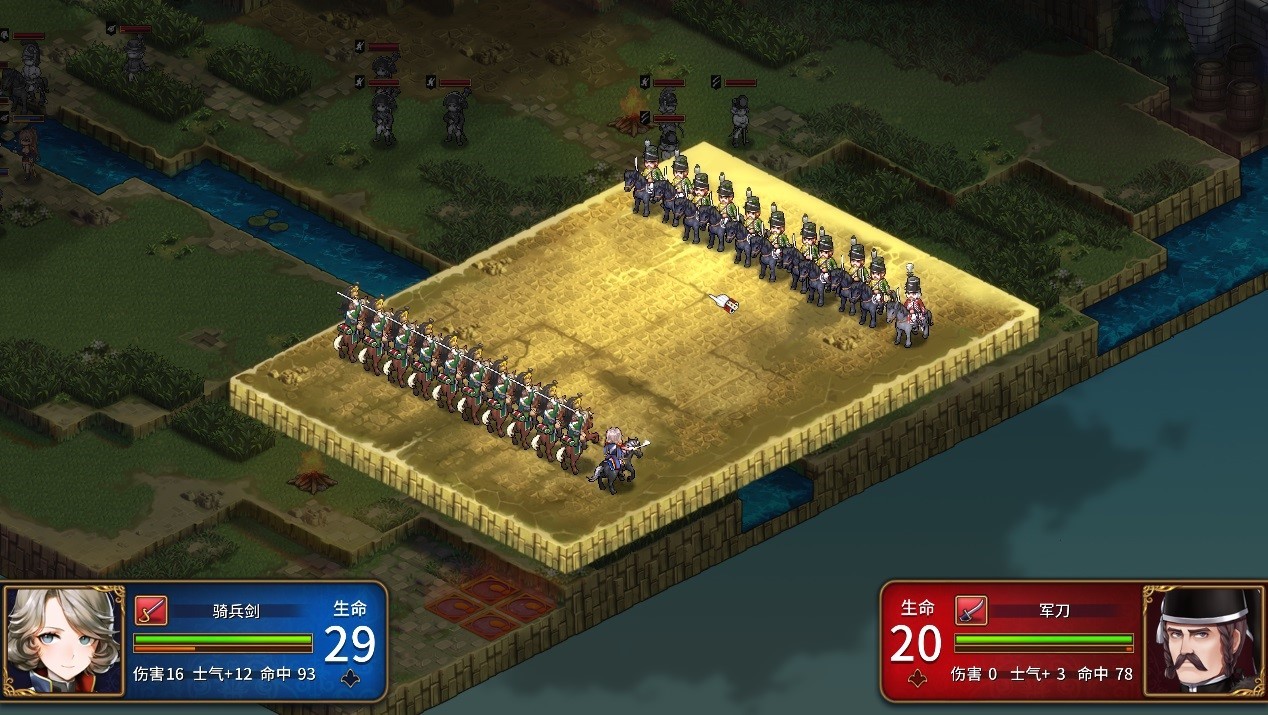Viewport: 1268px width, 715px height.
Task: Click the silver-haired girl commander portrait
Action: [63, 640]
